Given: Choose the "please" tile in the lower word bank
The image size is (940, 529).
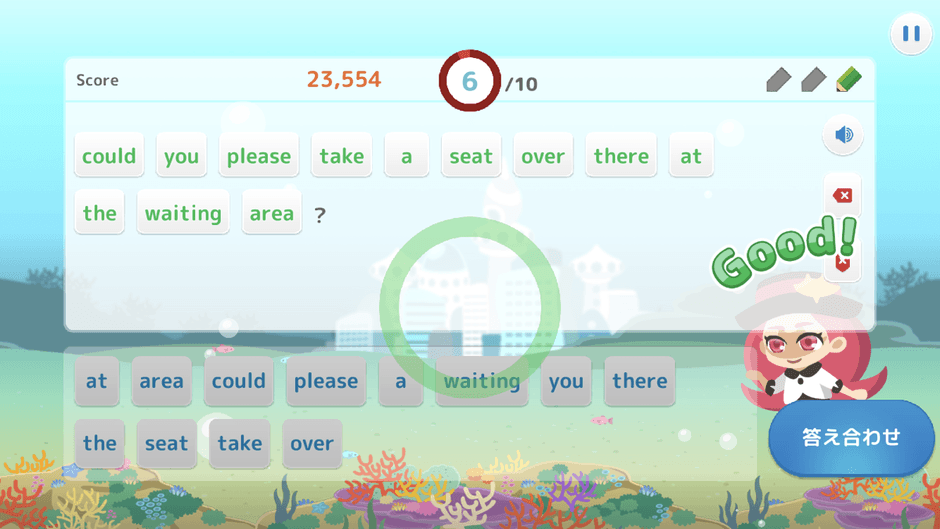Looking at the screenshot, I should (x=326, y=381).
